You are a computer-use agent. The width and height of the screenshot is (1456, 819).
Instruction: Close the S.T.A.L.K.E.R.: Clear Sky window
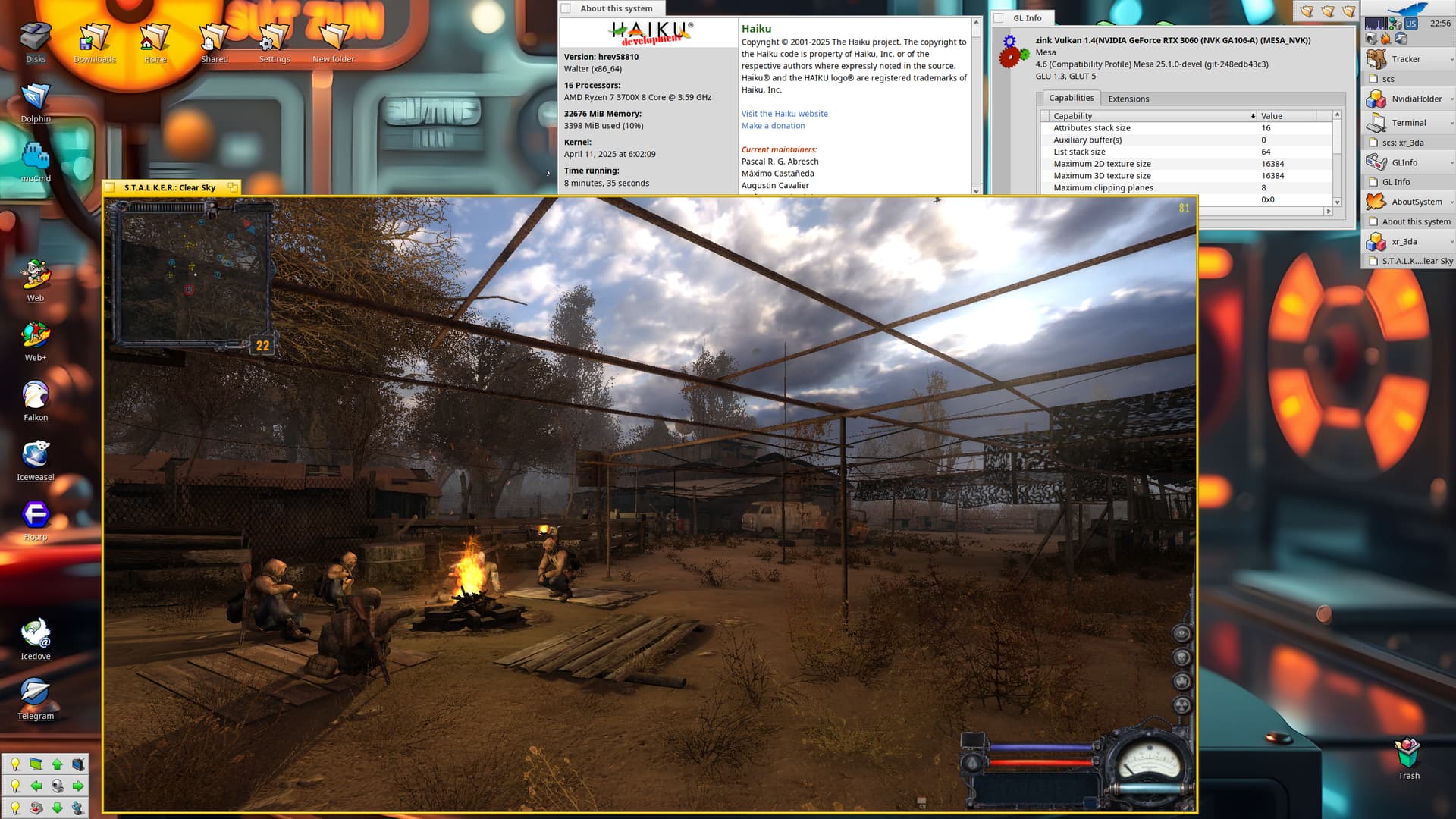pos(111,187)
